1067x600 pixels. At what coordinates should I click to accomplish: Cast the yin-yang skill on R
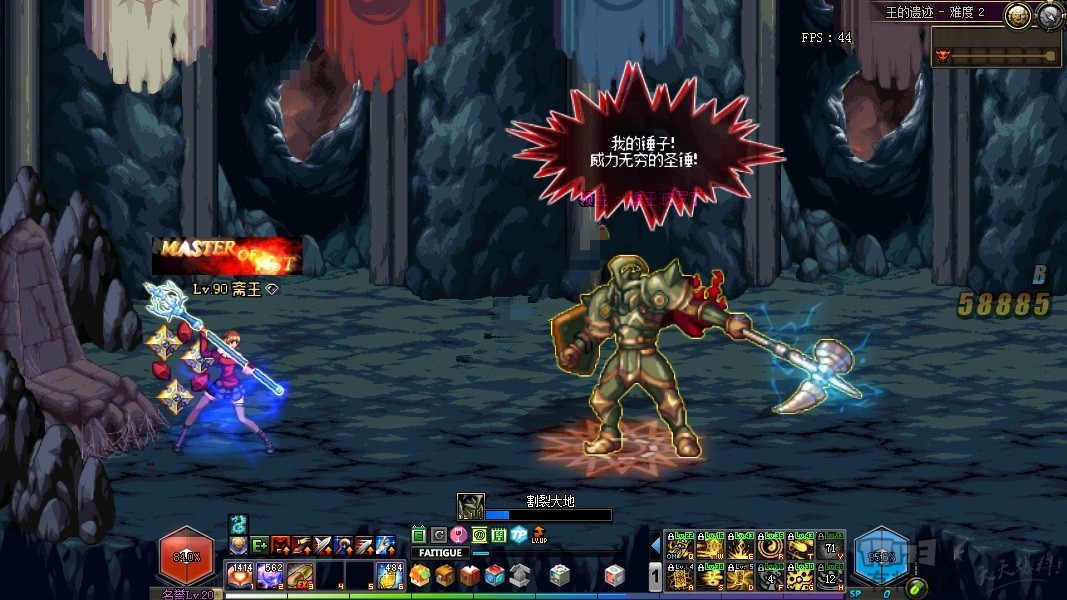click(770, 547)
